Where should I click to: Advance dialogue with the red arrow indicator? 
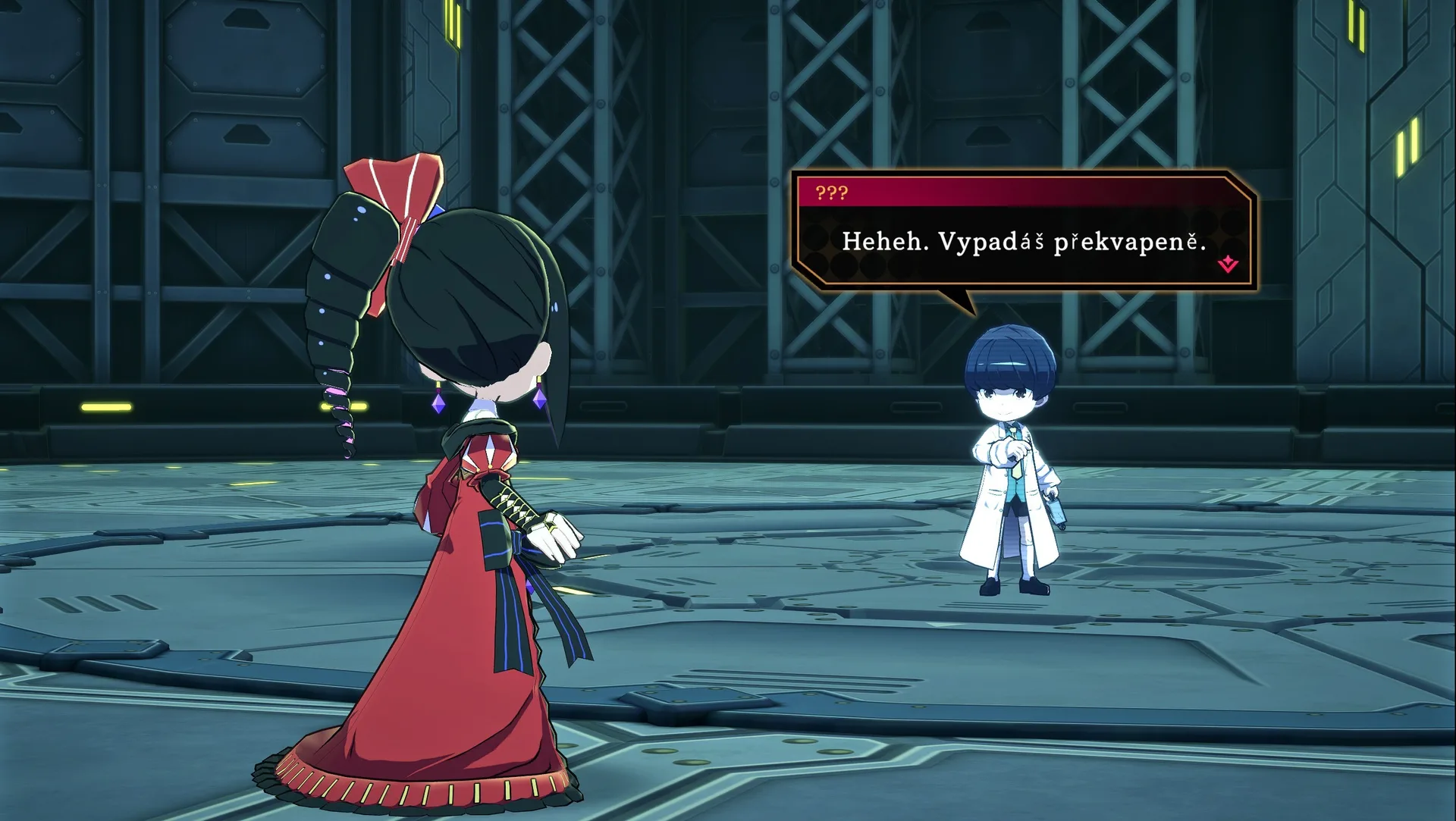pos(1228,265)
